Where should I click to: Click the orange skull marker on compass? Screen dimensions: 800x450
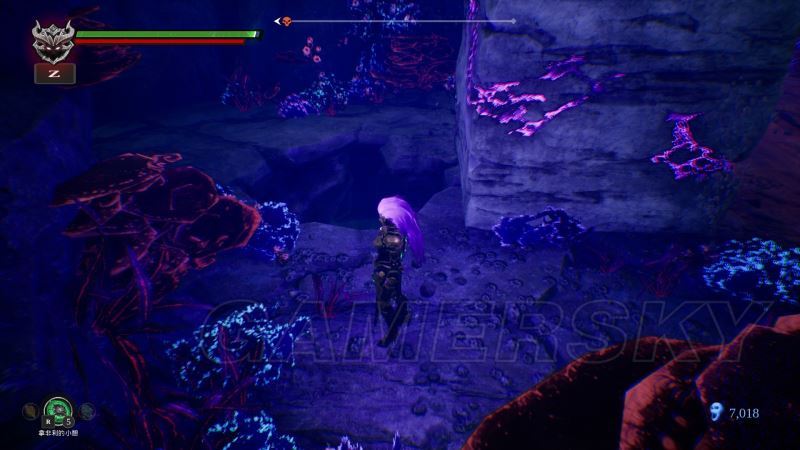286,21
